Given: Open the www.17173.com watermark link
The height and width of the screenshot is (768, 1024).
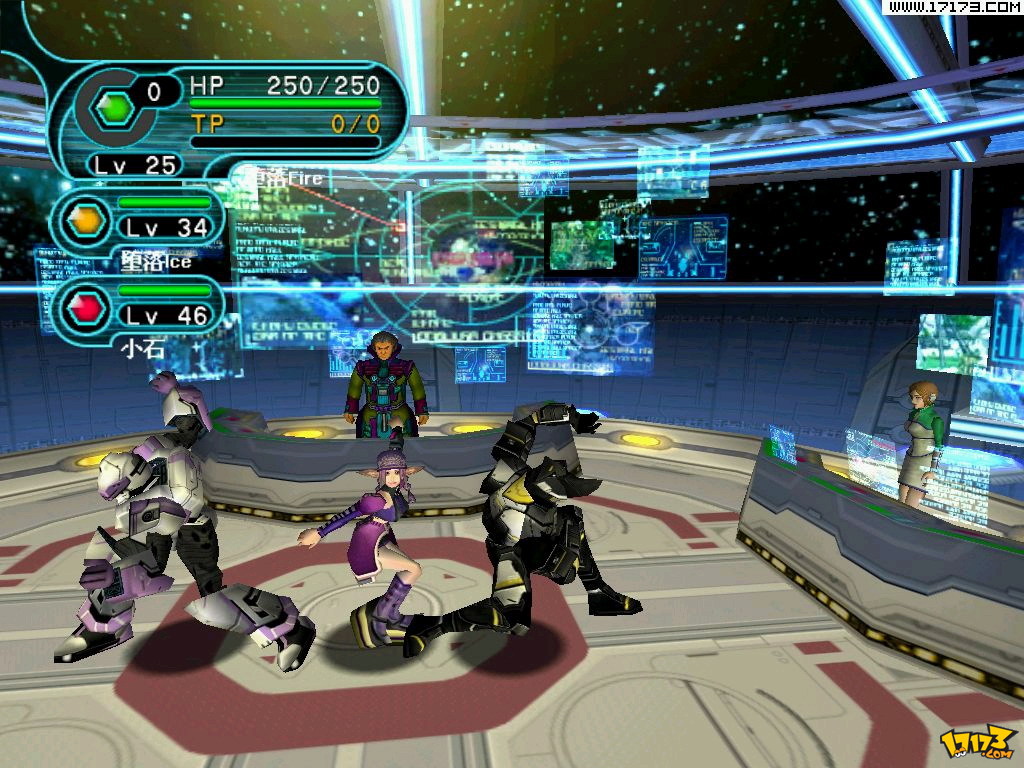Looking at the screenshot, I should point(952,8).
